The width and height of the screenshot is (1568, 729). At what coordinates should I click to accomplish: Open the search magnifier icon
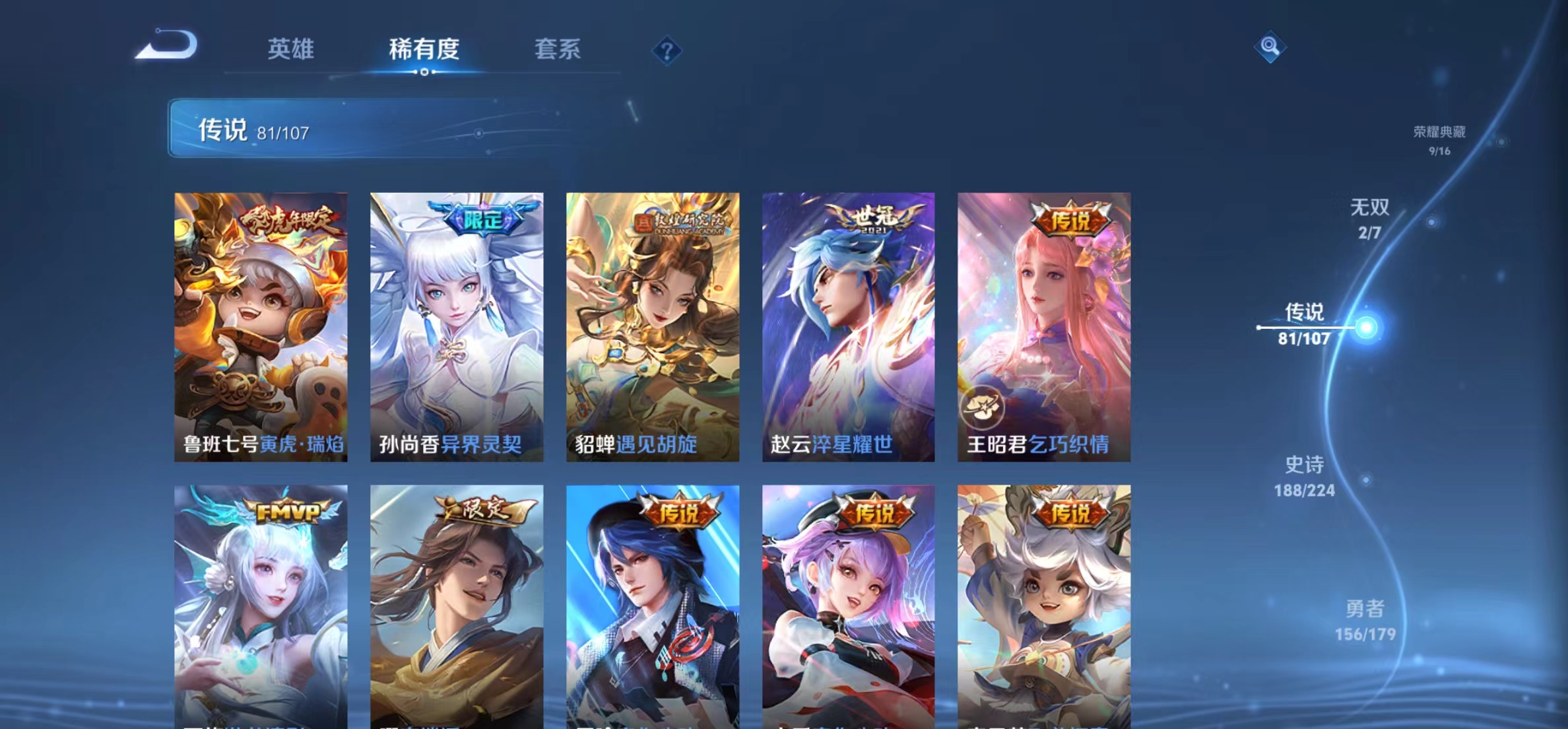pyautogui.click(x=1270, y=48)
